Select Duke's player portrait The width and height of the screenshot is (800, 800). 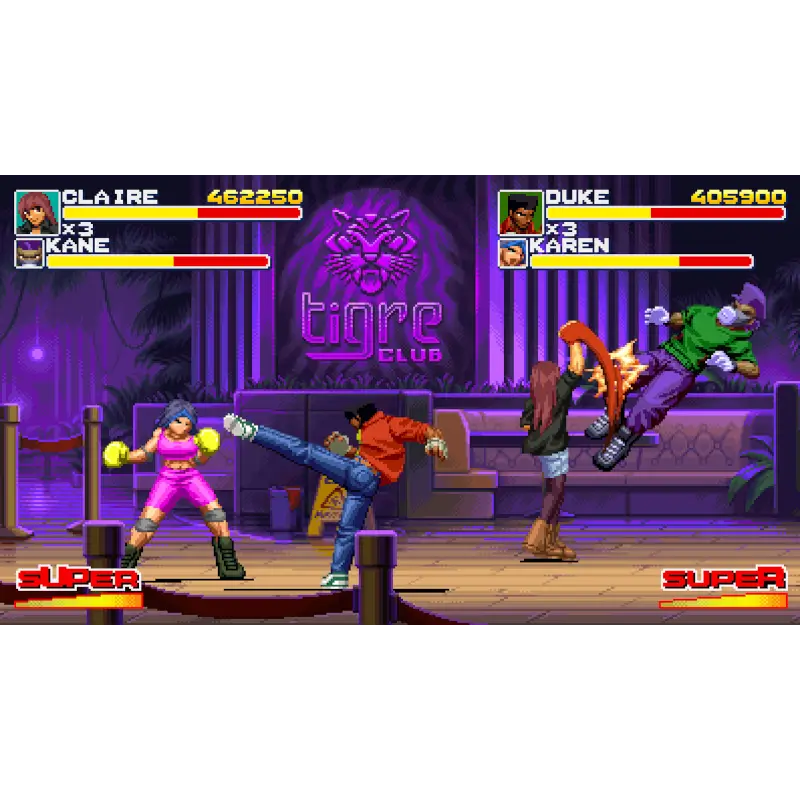tap(520, 212)
